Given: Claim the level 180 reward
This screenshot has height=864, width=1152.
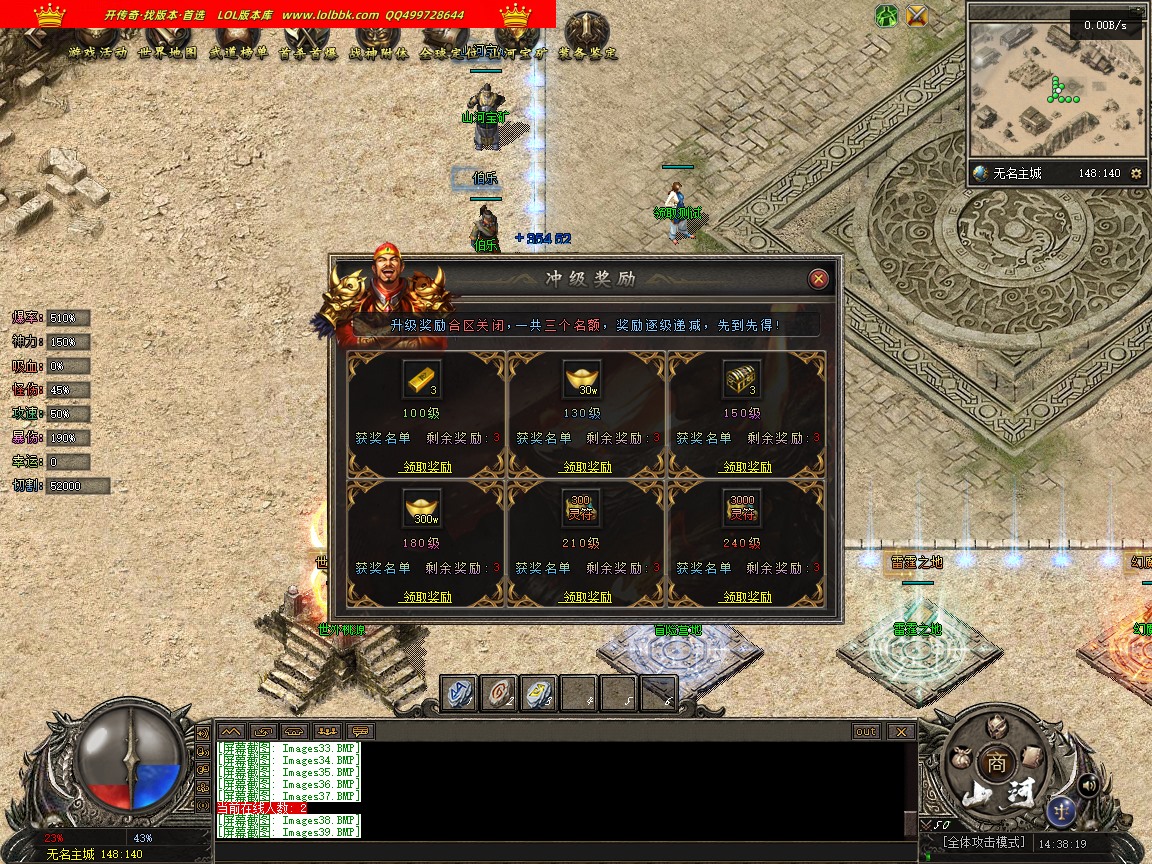Looking at the screenshot, I should pos(426,597).
